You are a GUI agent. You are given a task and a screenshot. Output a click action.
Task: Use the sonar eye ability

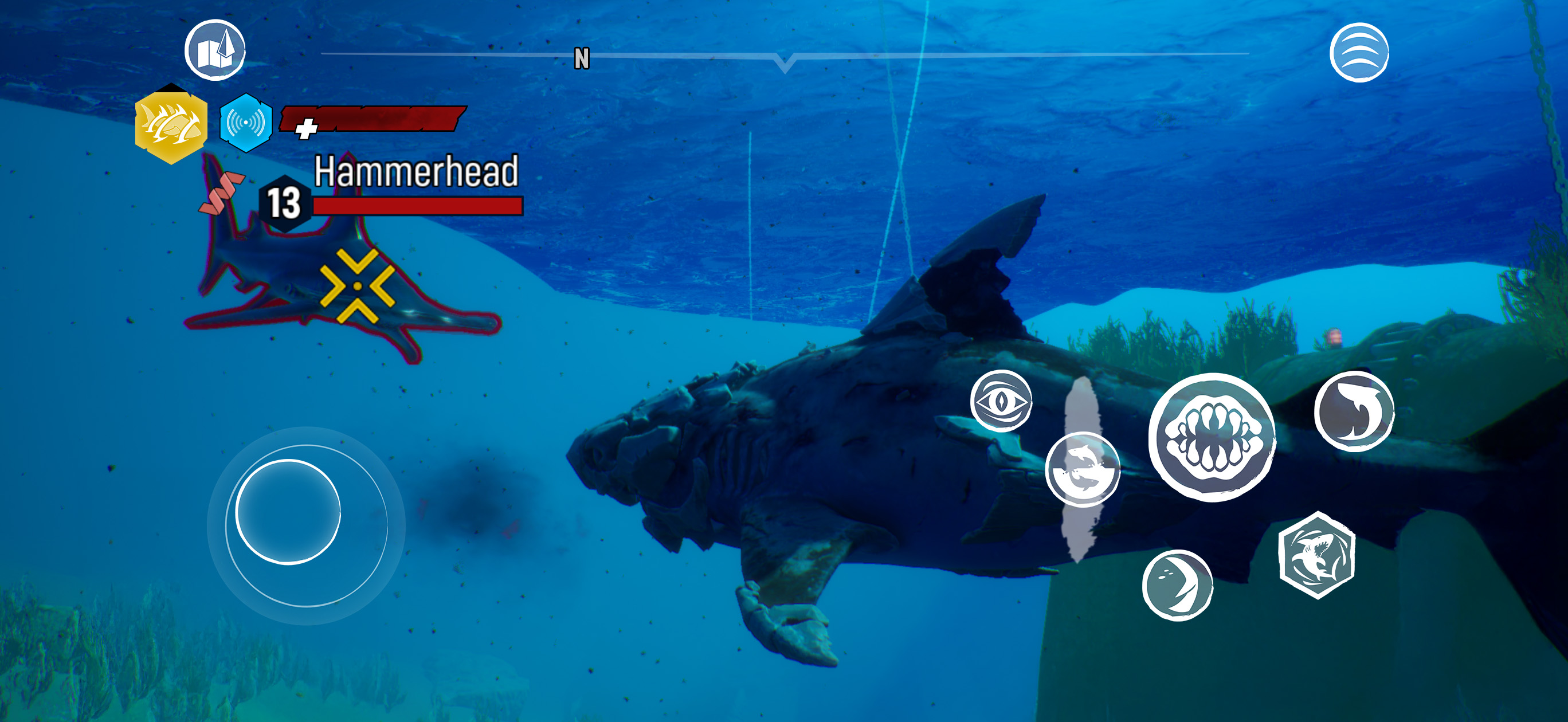pyautogui.click(x=1001, y=401)
